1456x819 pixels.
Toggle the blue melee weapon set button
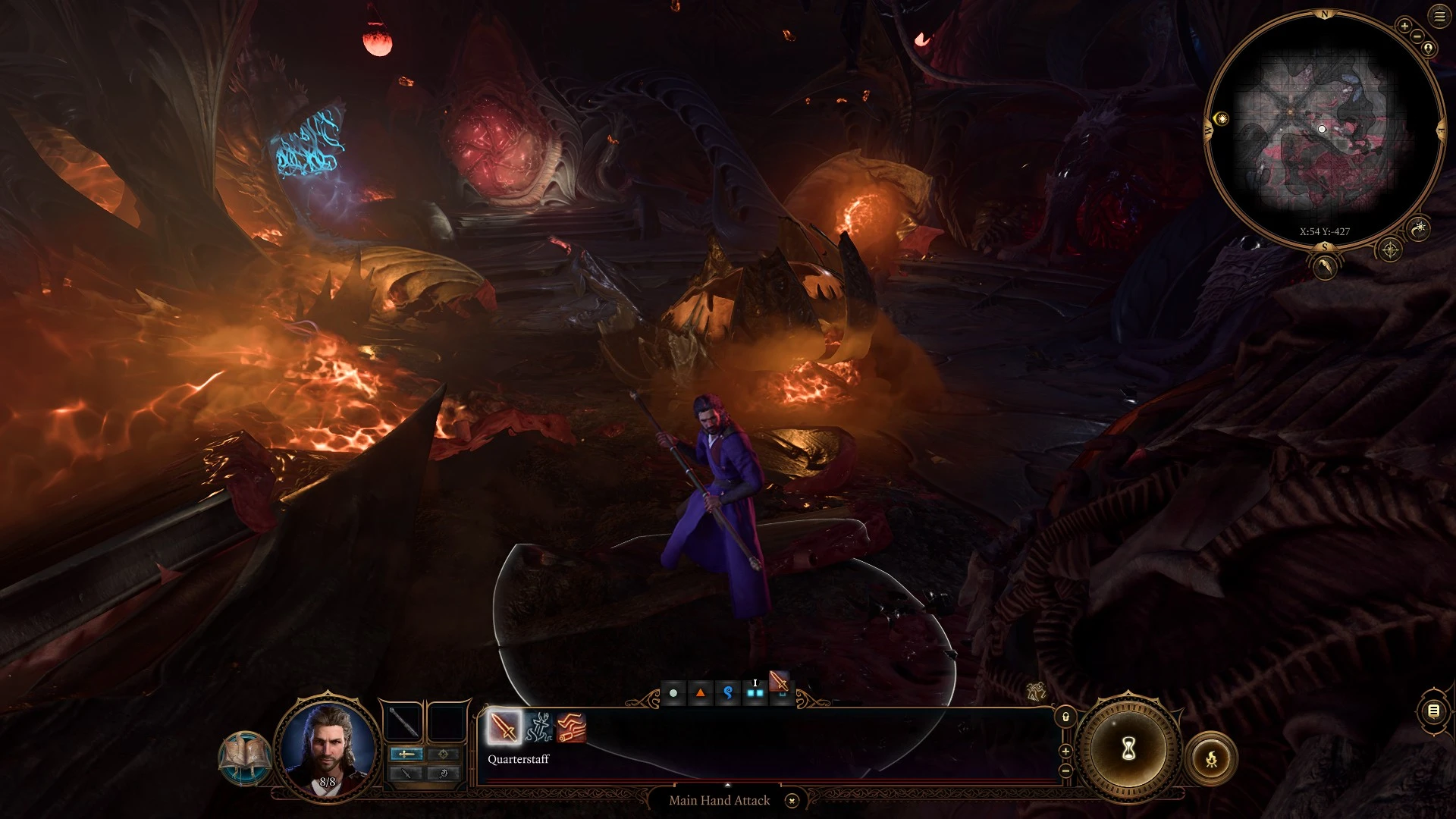[x=407, y=754]
